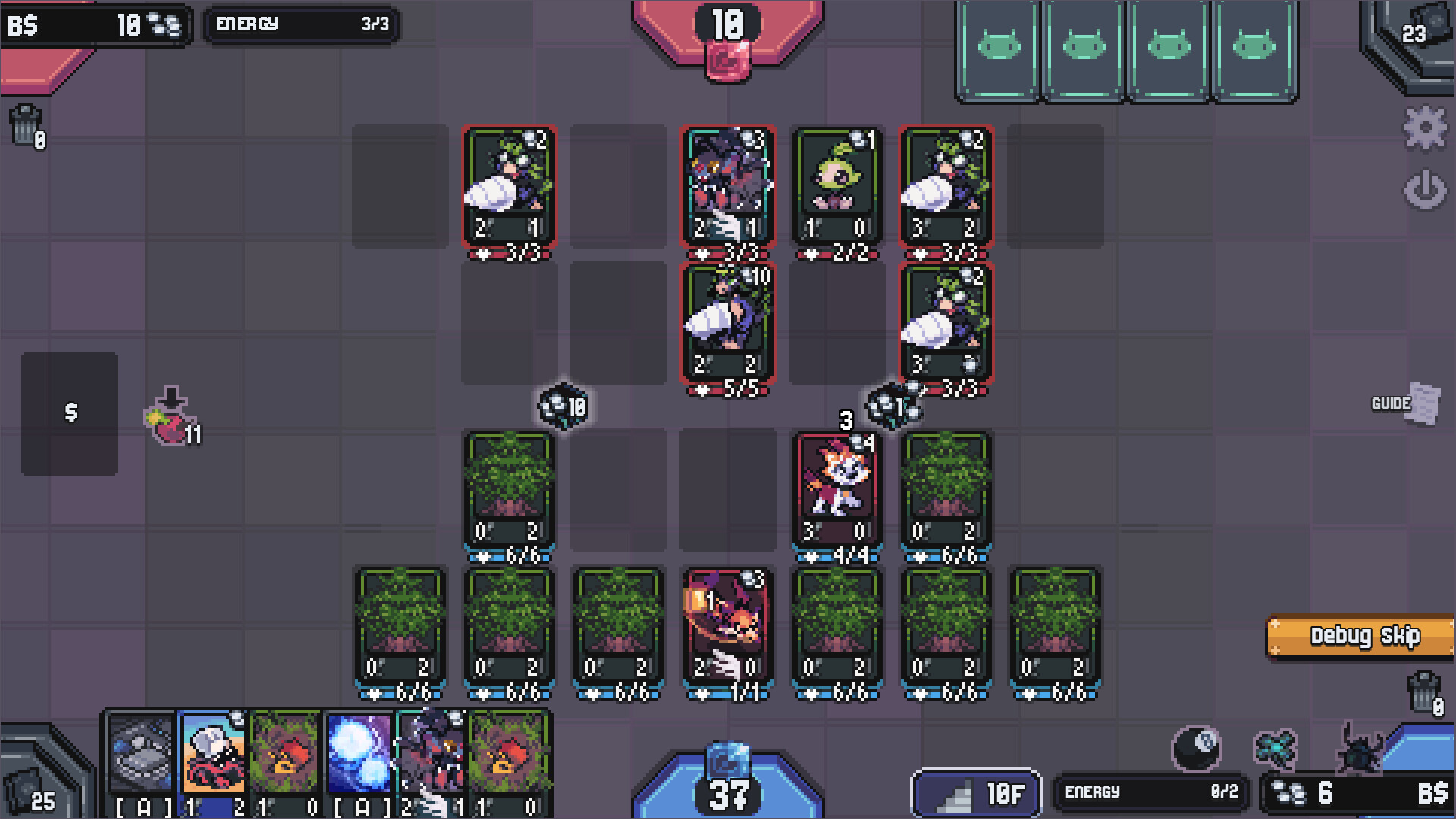Screen dimensions: 1456x819
Task: Click the red enemy health showing 10
Action: coord(726,23)
